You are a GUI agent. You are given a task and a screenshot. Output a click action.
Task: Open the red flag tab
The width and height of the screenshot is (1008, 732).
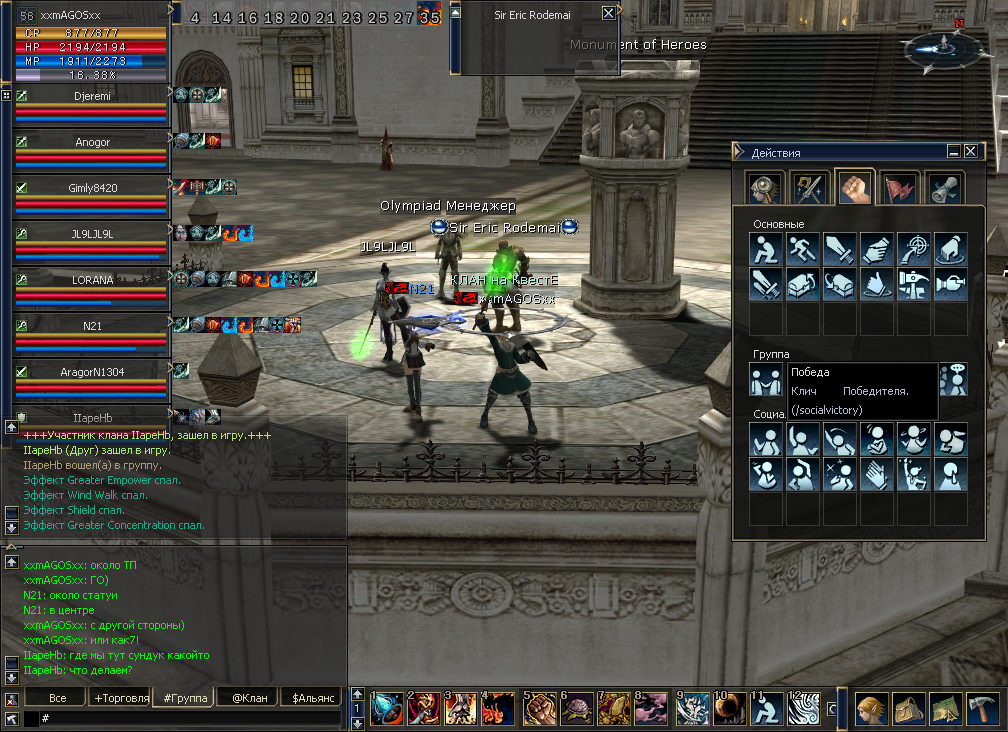click(900, 187)
